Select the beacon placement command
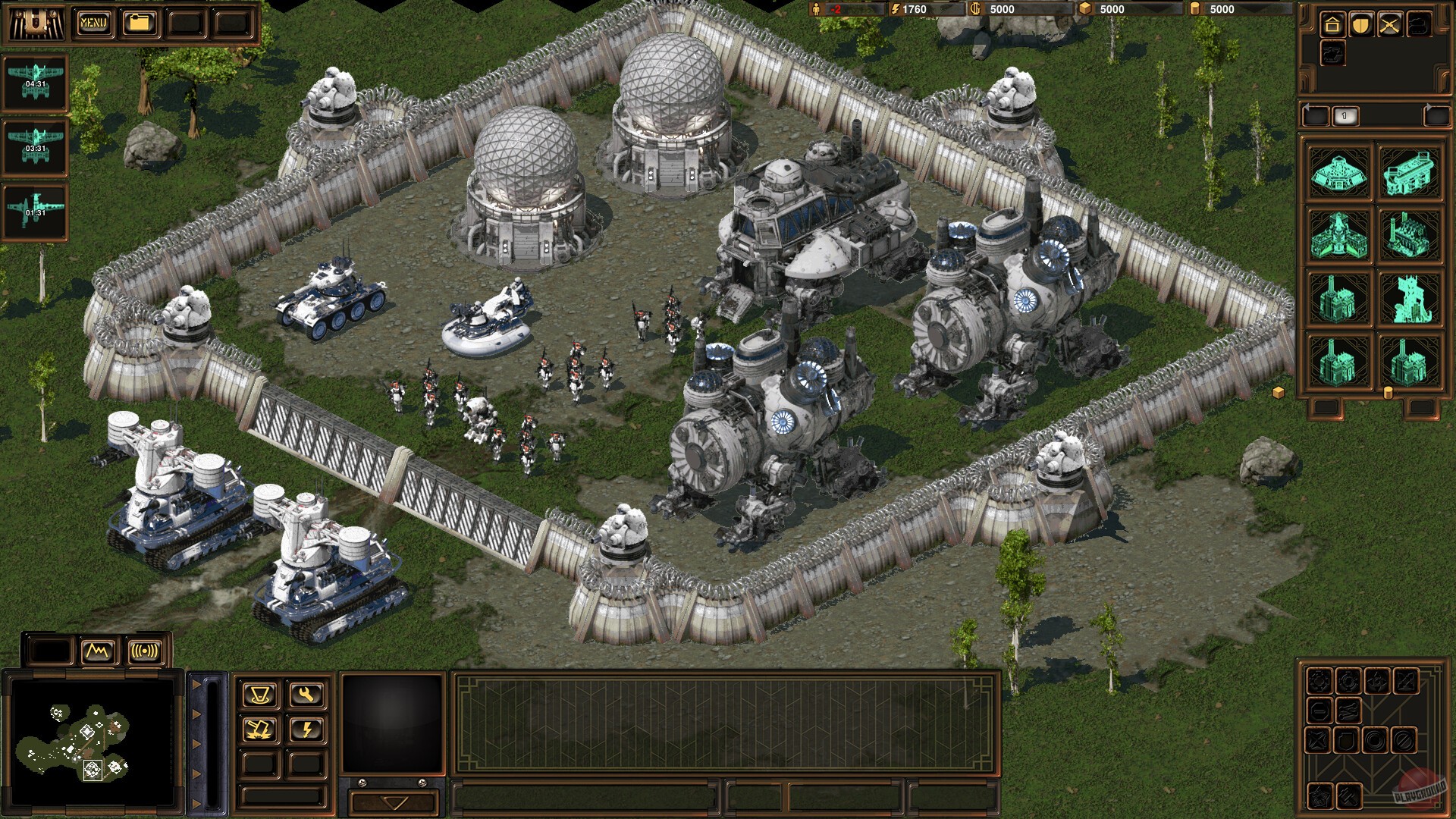Screen dimensions: 1456x819 click(261, 695)
